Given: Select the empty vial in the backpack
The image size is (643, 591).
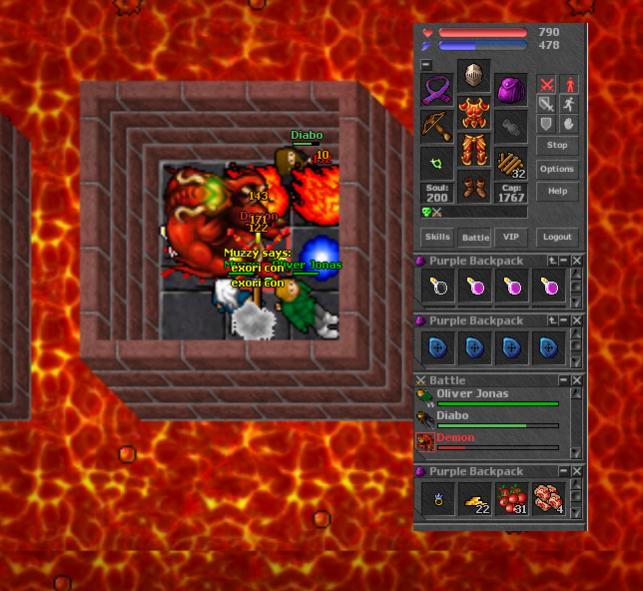Looking at the screenshot, I should 438,289.
